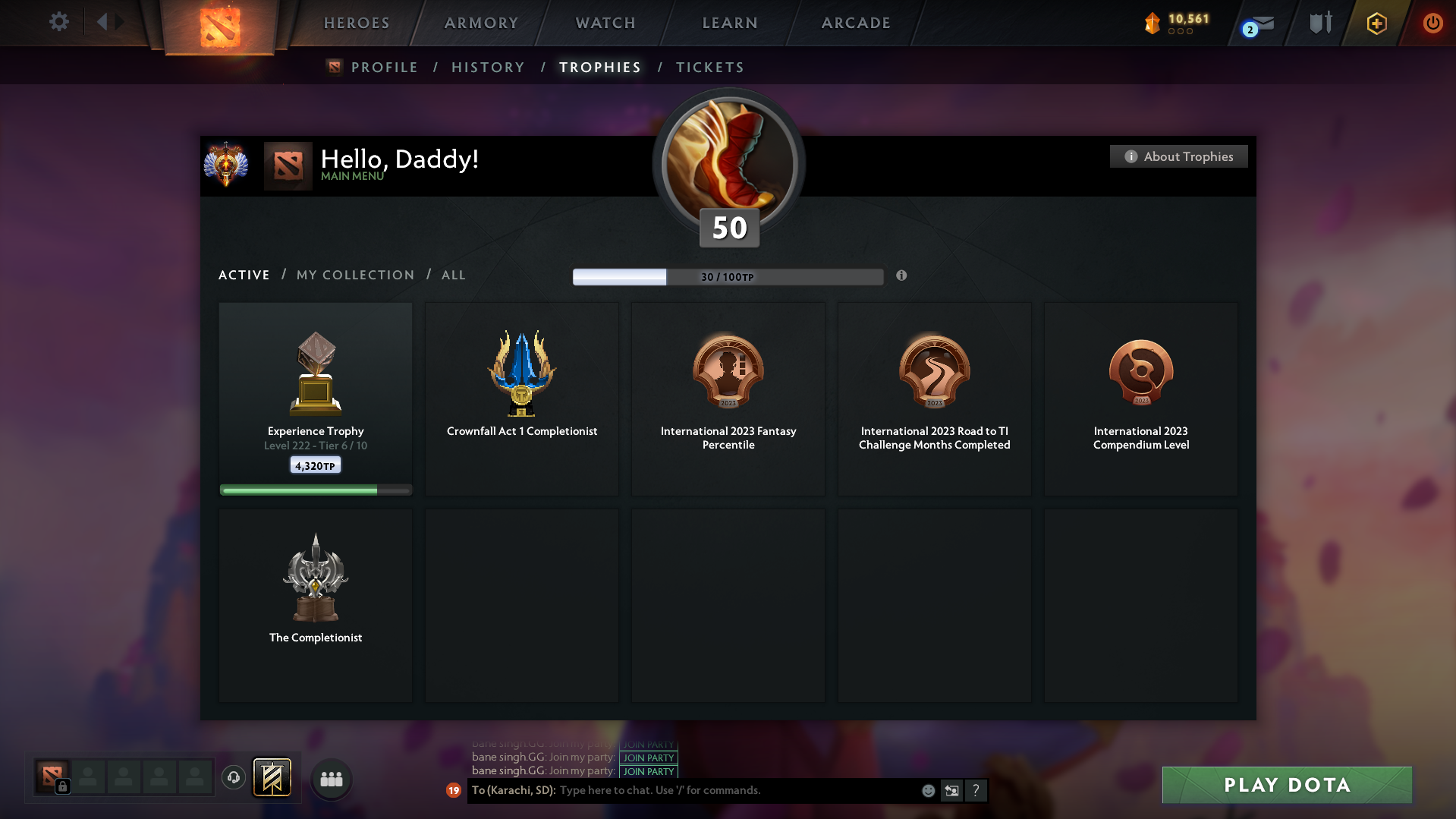This screenshot has width=1456, height=819.
Task: Switch to the My Collection tab
Action: point(354,275)
